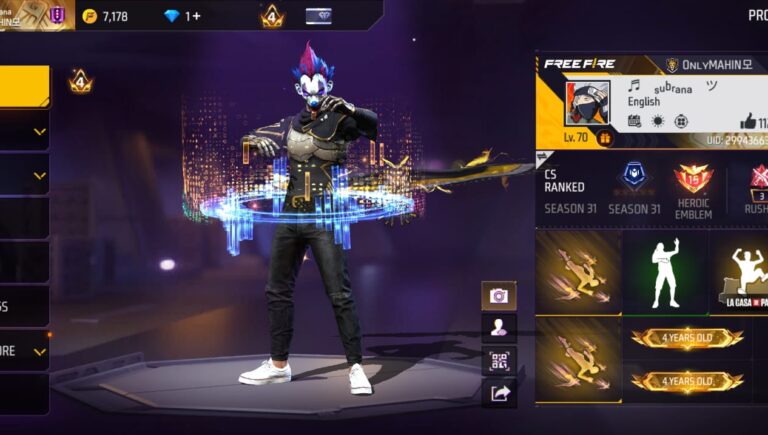The width and height of the screenshot is (768, 435).
Task: Select the first 4 Years Old badge
Action: point(687,339)
